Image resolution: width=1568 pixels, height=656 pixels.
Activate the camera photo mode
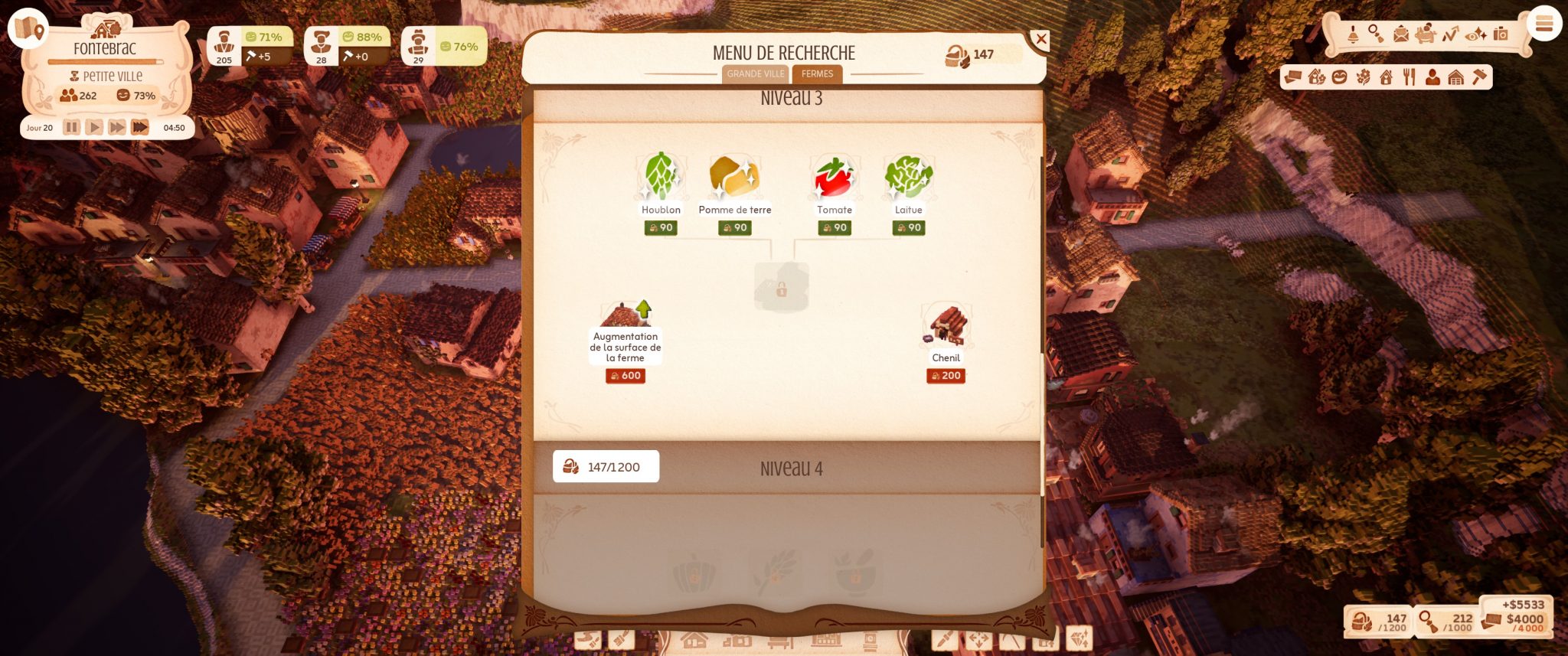point(1501,34)
